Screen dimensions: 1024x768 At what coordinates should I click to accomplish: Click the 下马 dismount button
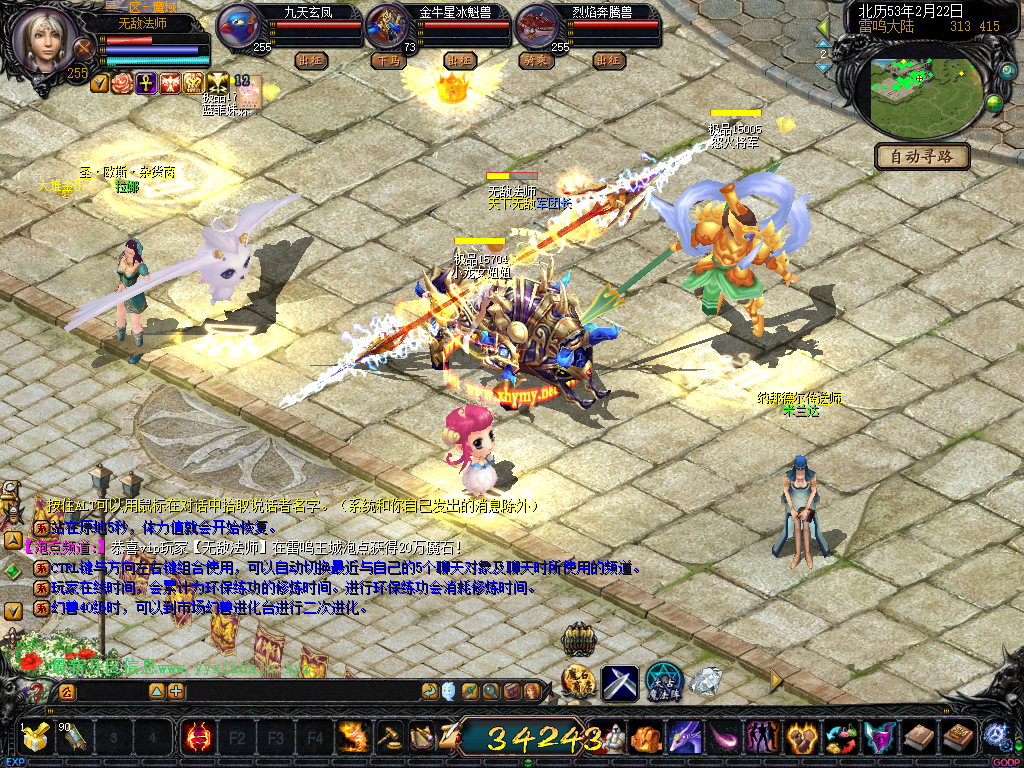[x=389, y=60]
